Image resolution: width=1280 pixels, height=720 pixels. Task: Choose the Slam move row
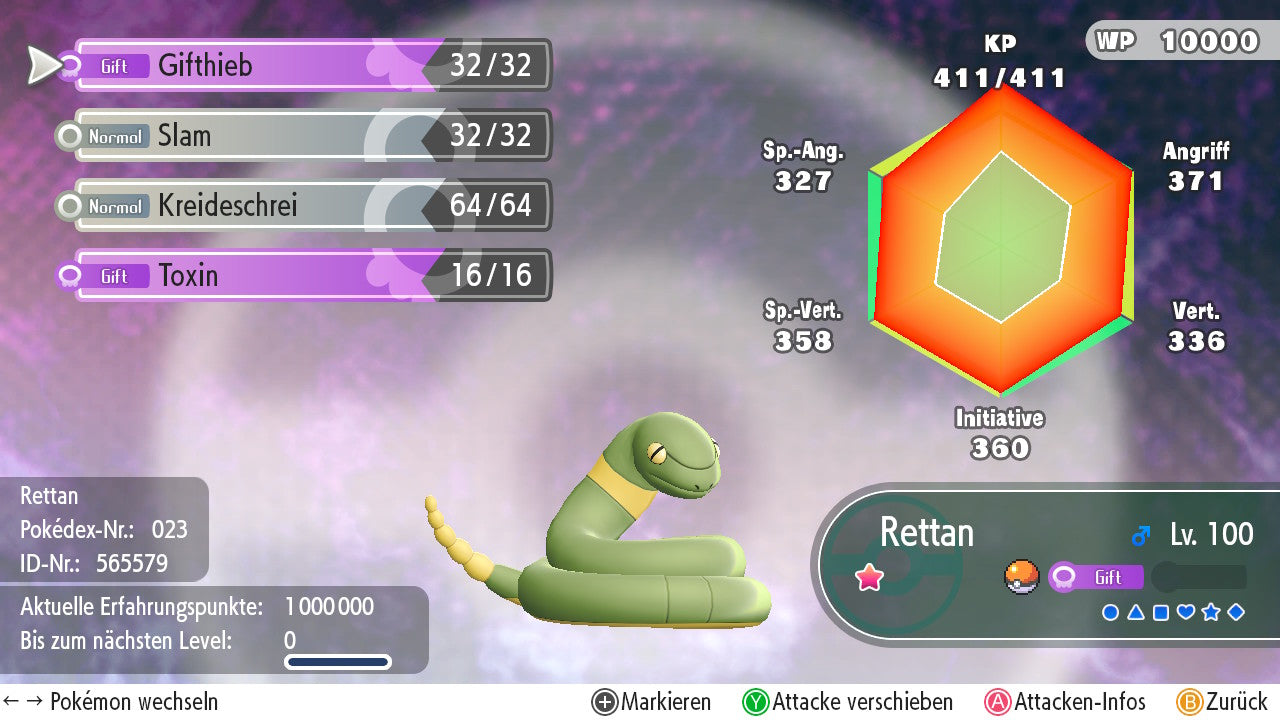(310, 136)
